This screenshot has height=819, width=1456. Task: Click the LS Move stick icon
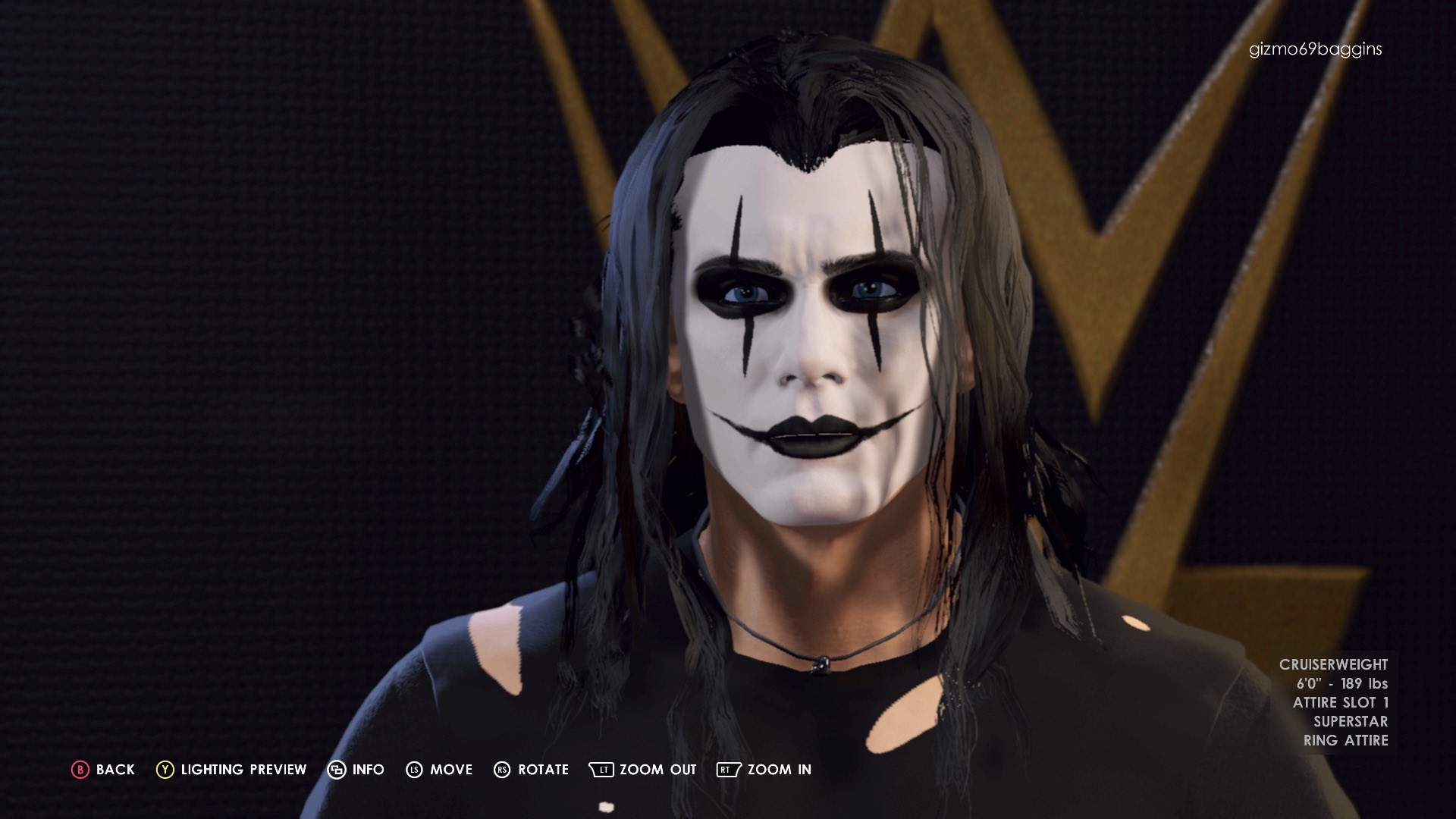click(x=413, y=769)
